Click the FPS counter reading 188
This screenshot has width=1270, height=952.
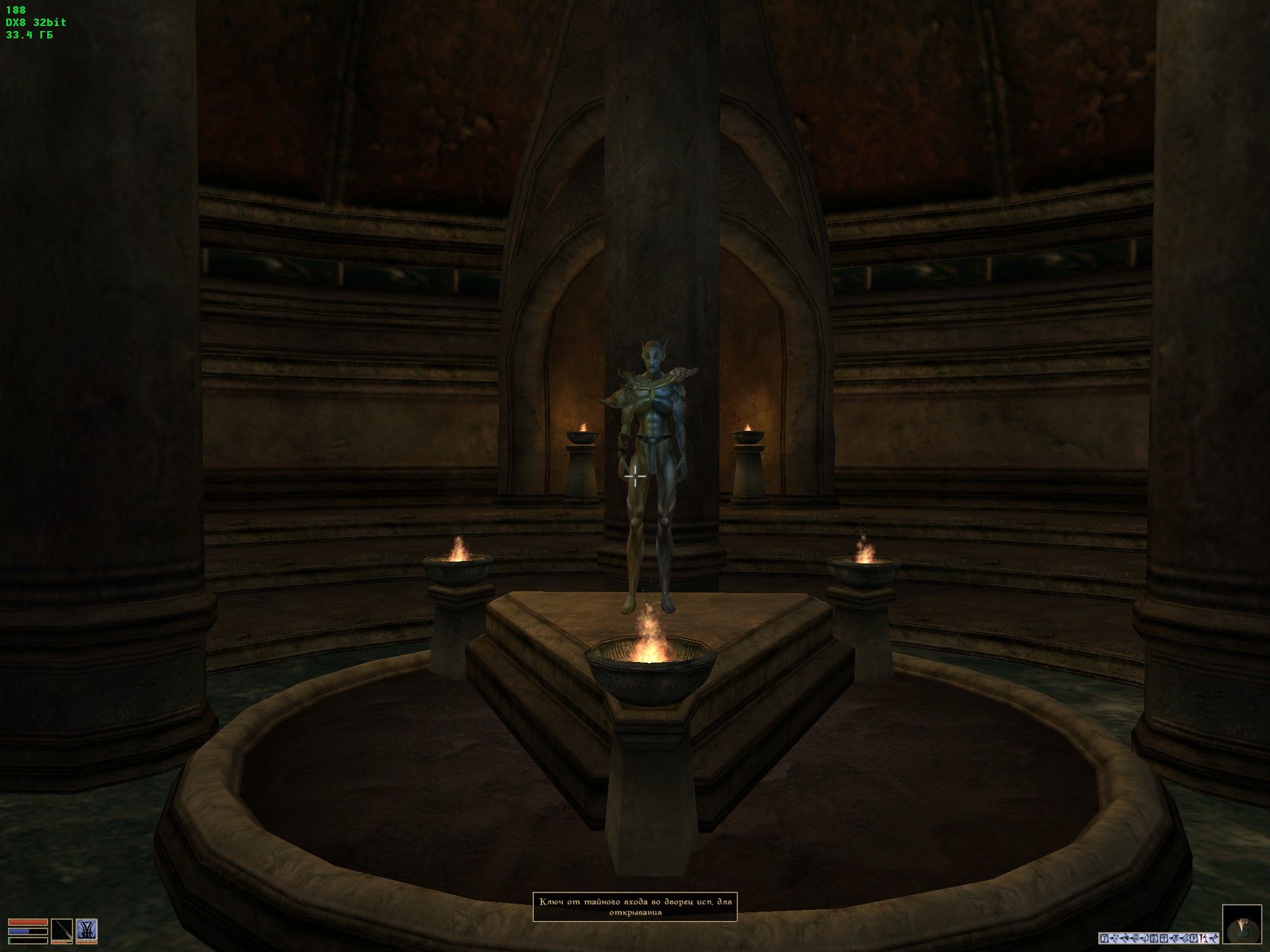click(15, 9)
